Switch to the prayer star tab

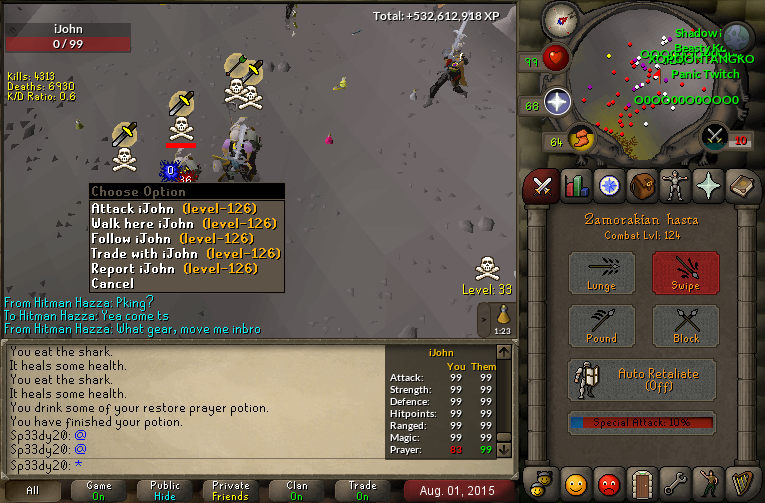[x=709, y=185]
